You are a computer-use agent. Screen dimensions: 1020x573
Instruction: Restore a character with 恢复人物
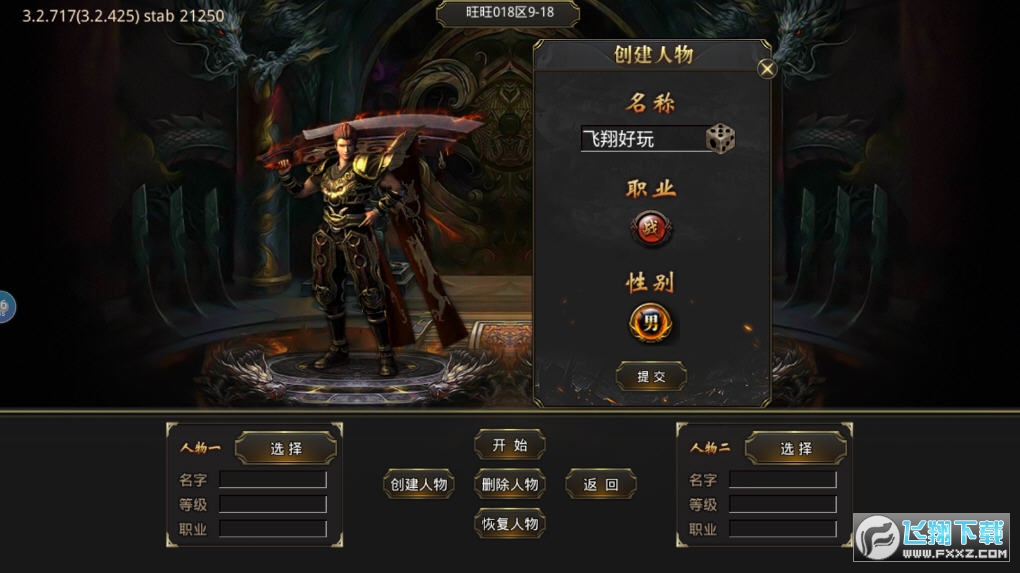(x=510, y=523)
